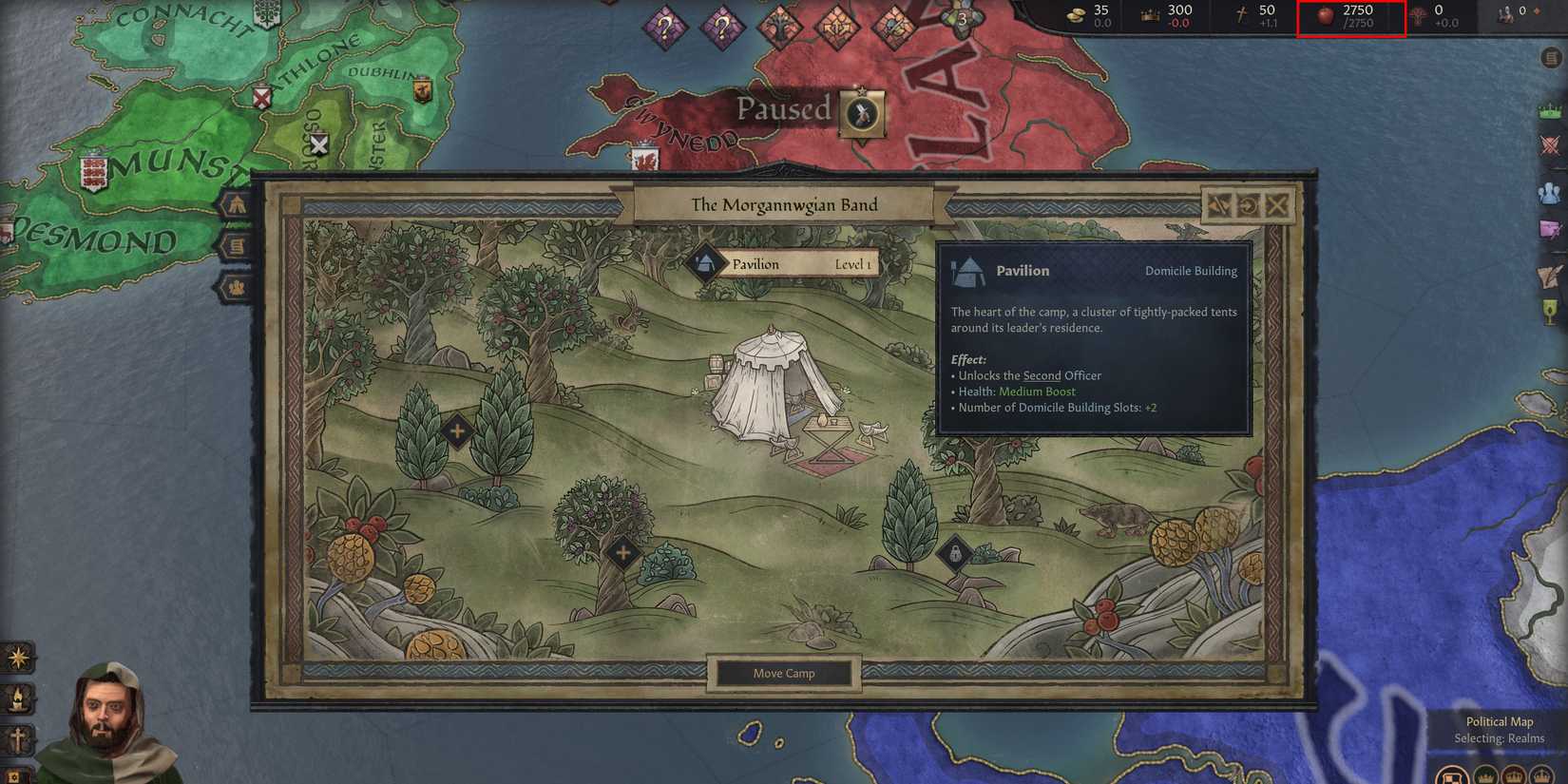1568x784 pixels.
Task: Open the tent tab on the window's edge
Action: pos(236,204)
